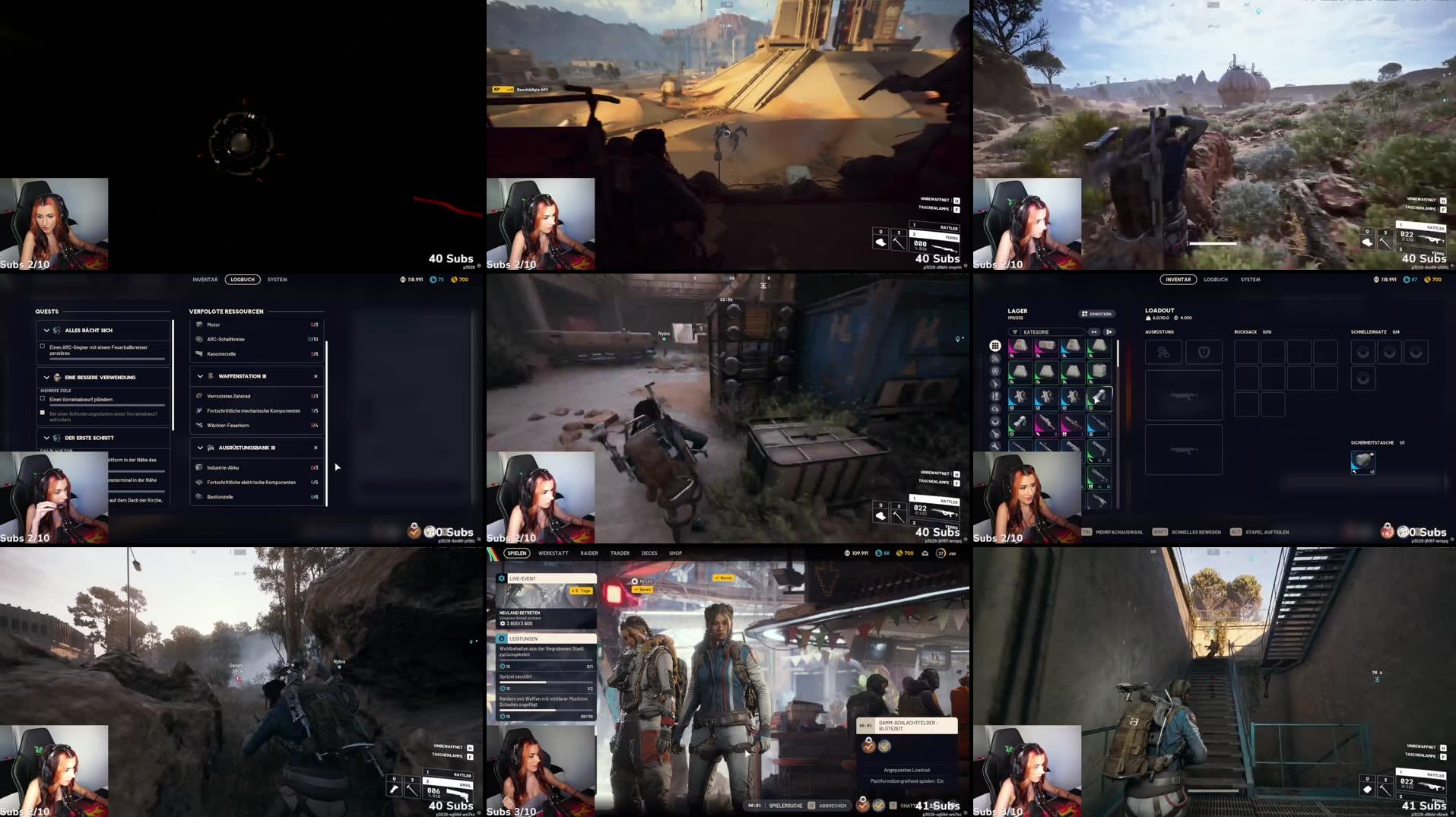Select the shield/armor category in the Lager sidebar

(x=995, y=371)
